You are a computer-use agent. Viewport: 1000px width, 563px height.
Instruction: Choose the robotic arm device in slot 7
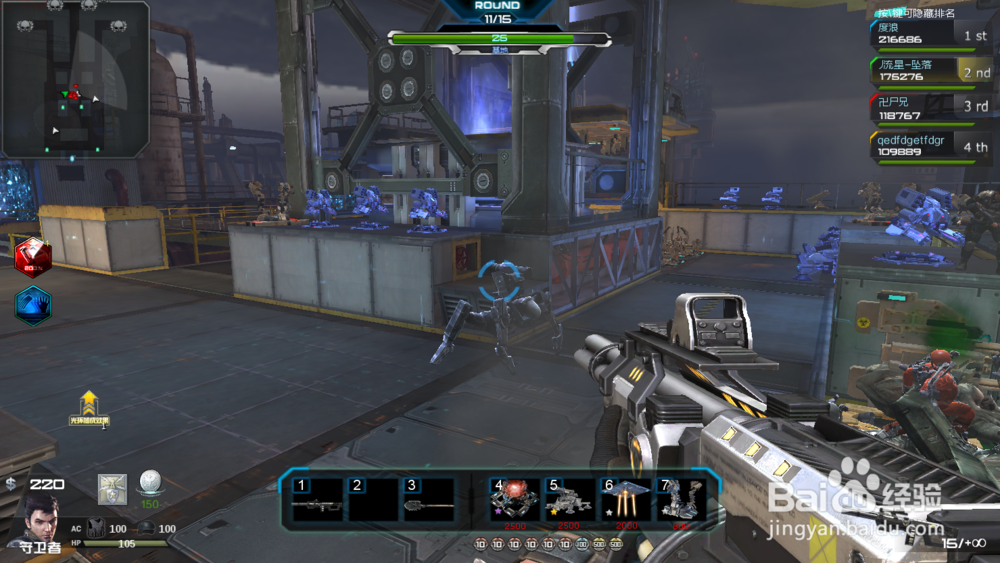pos(680,499)
